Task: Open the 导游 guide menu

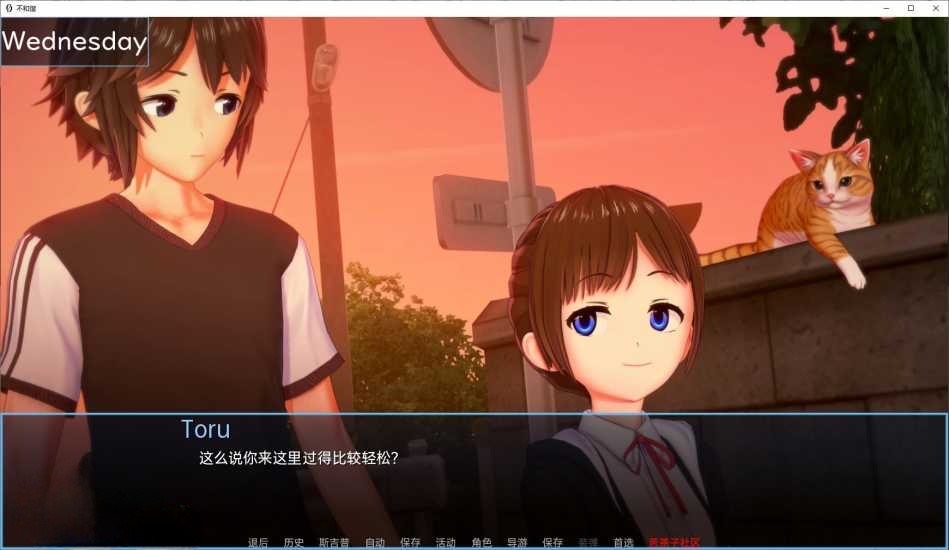Action: point(517,543)
